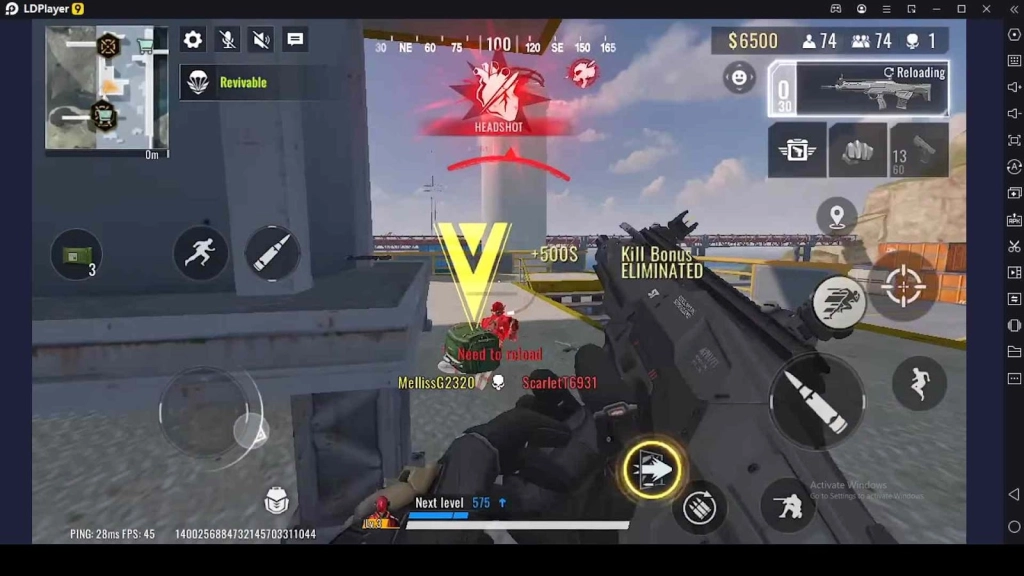
Task: Tap the left-side running sprint button
Action: coord(200,252)
